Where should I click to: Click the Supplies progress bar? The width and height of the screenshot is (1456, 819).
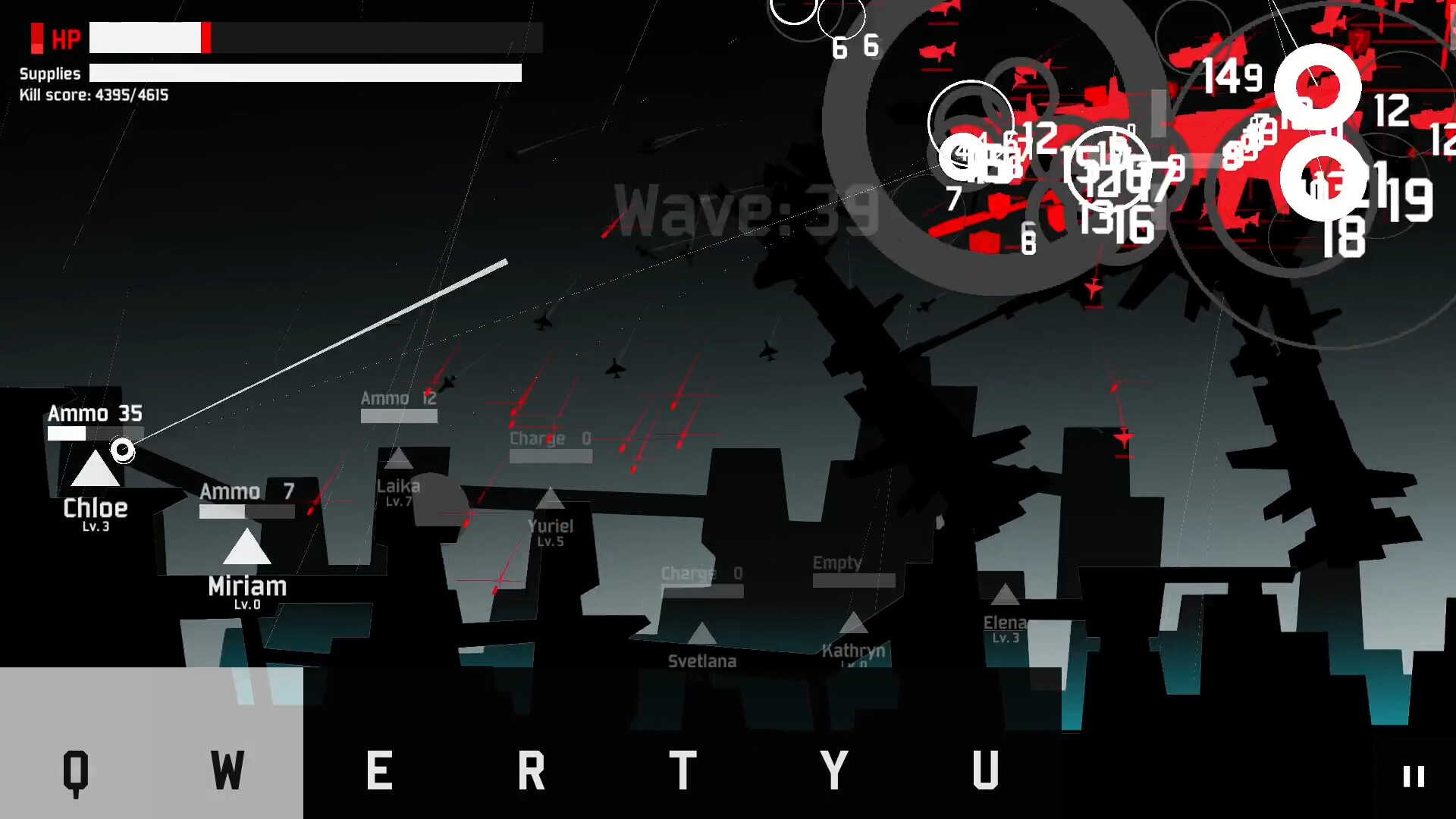coord(305,73)
